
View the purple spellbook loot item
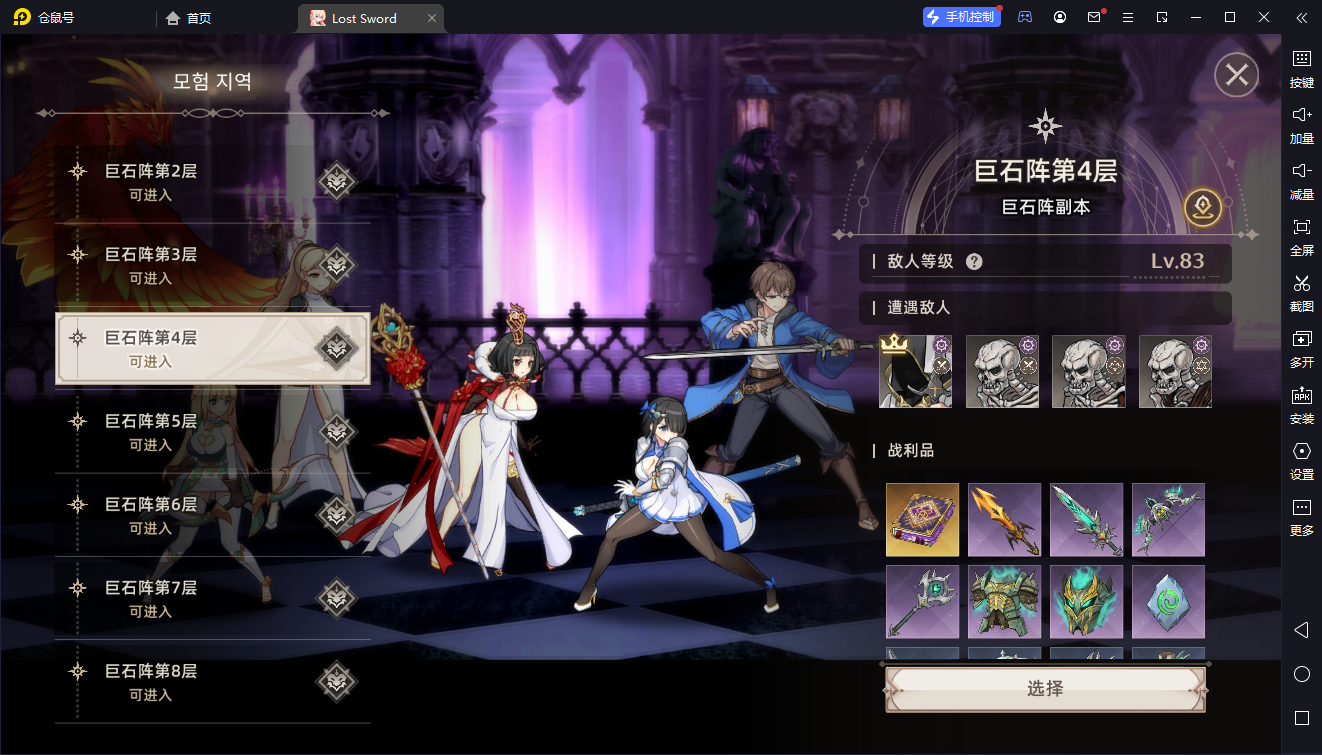click(922, 520)
